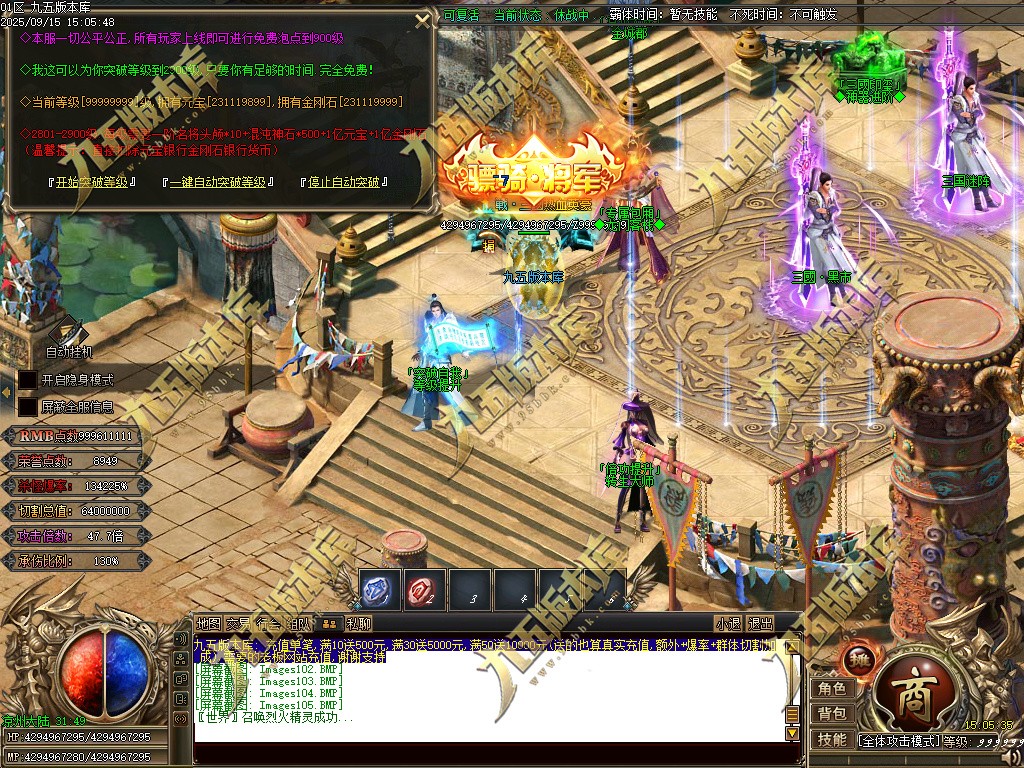Tick the 开启隐身模式 checkbox
Viewport: 1024px width, 768px height.
tap(28, 380)
